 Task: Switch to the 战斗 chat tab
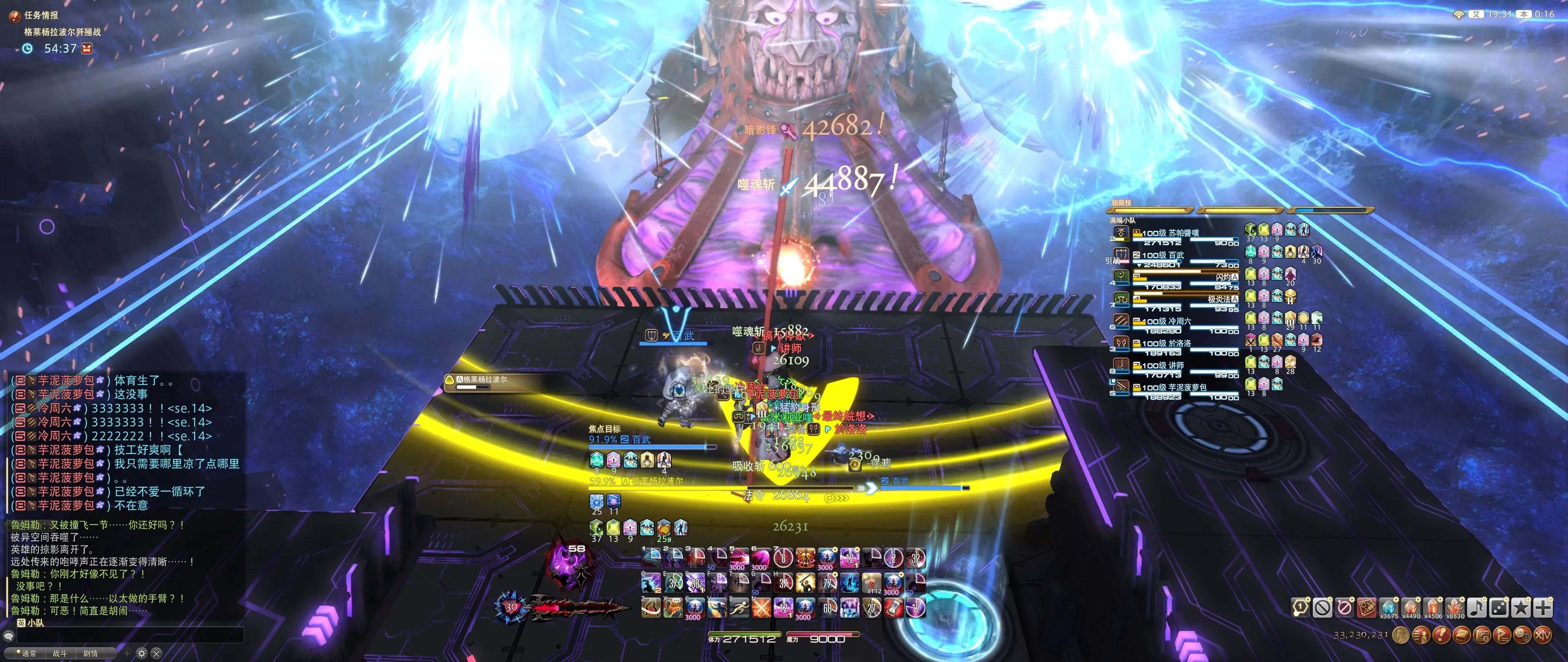[60, 653]
